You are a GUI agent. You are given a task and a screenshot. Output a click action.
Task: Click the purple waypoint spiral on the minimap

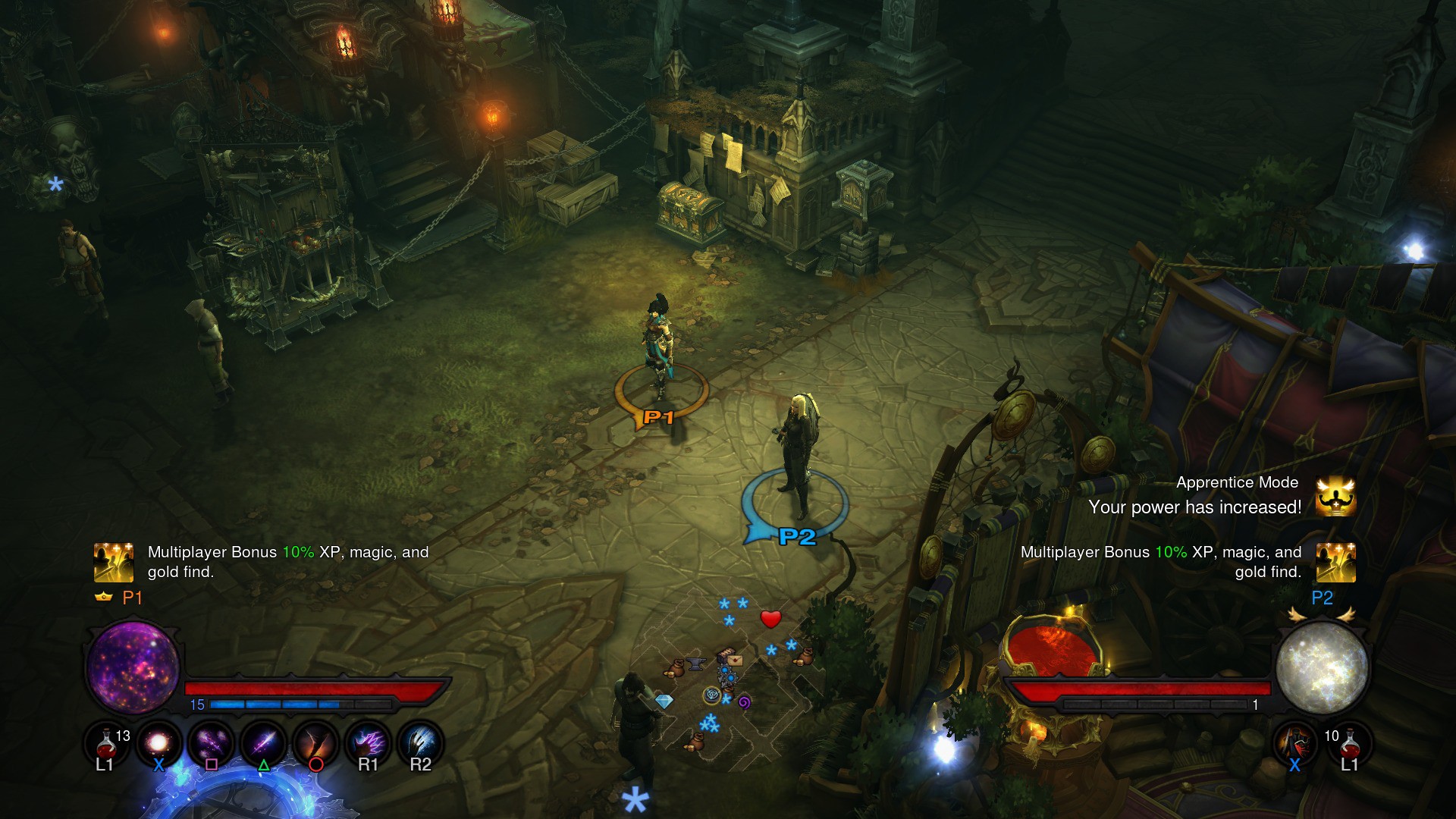tap(744, 703)
